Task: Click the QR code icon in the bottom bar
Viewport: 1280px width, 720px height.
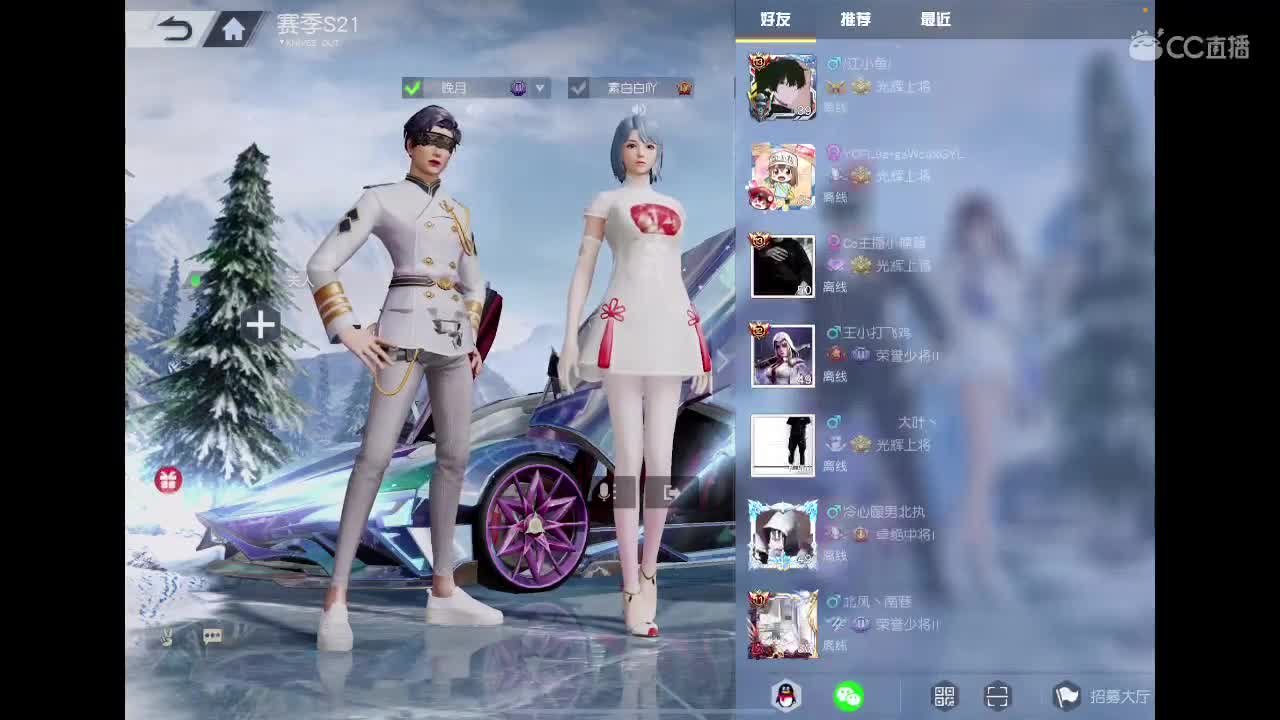Action: click(944, 696)
